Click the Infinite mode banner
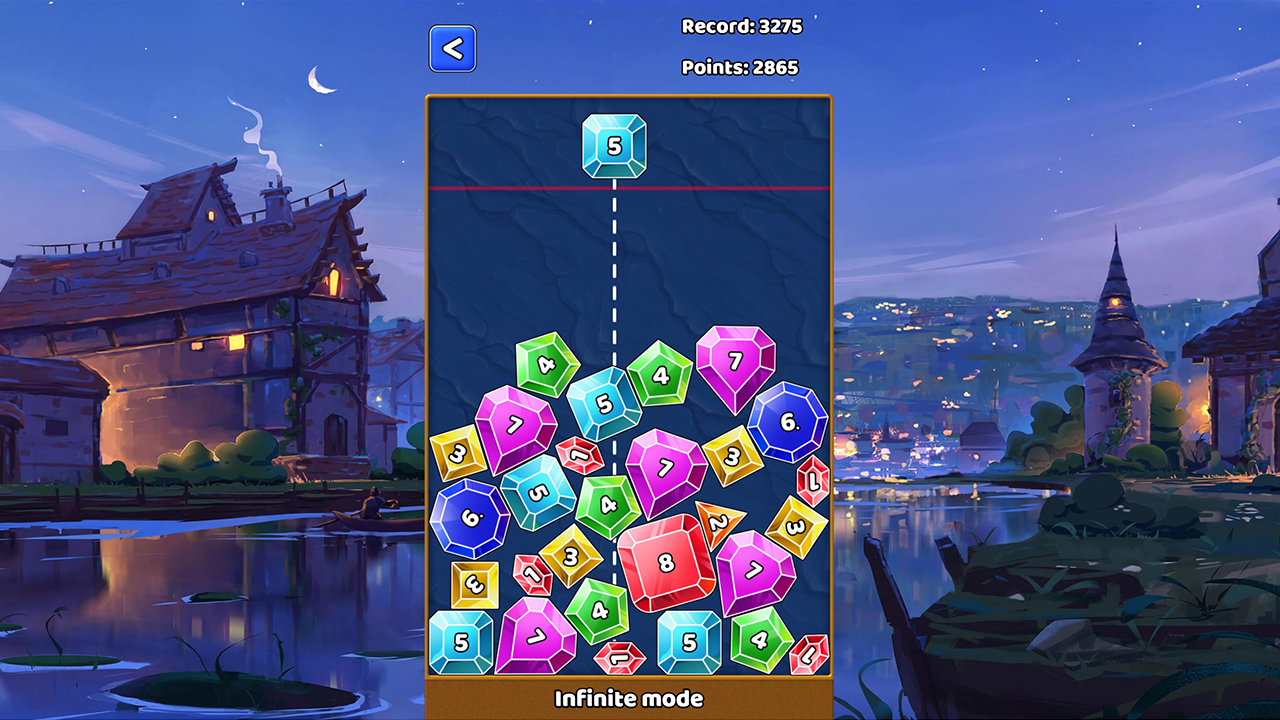 (x=628, y=699)
